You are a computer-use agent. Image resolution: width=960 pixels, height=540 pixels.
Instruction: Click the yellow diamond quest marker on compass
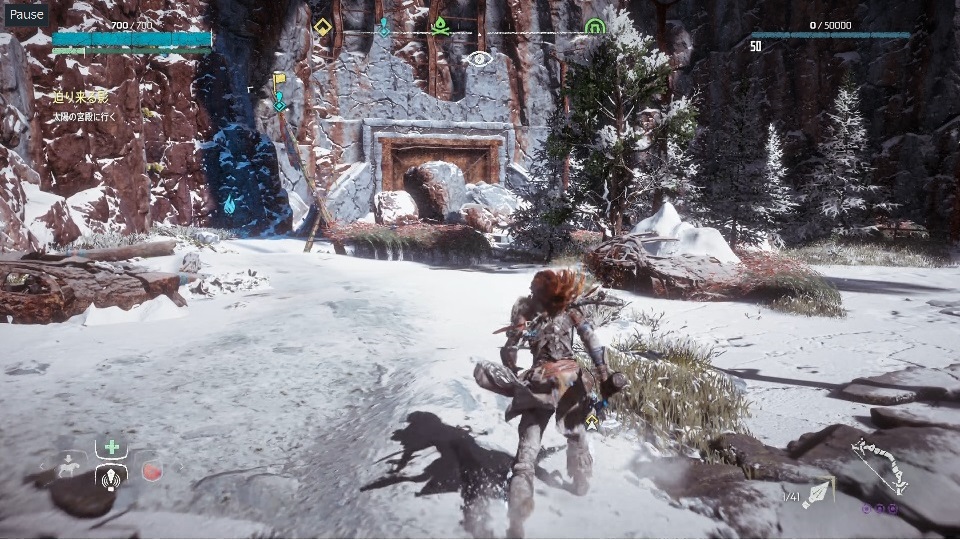[323, 27]
